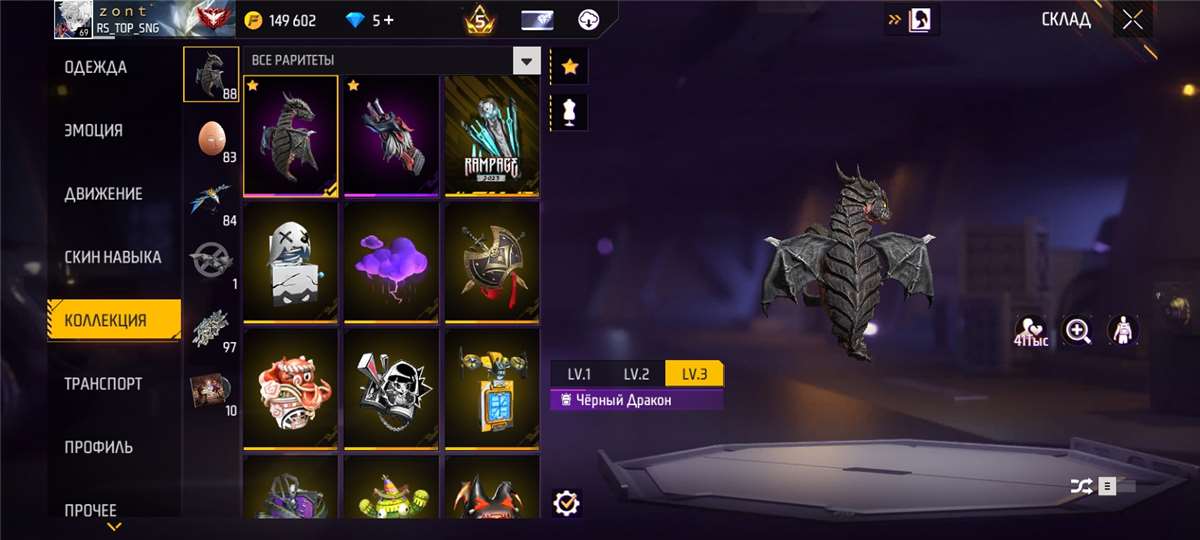Viewport: 1200px width, 540px height.
Task: Close the Склад screen
Action: (x=1132, y=20)
